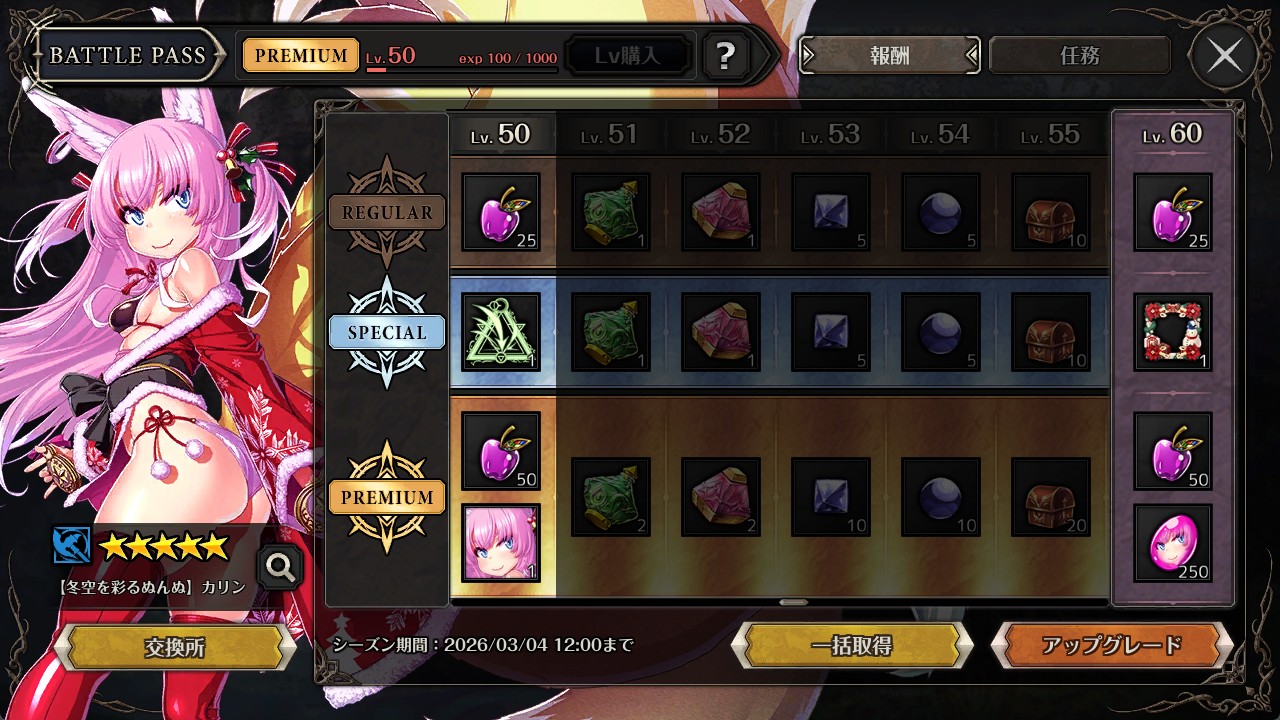Click the Lv. 55 premium treasure chest reward
The height and width of the screenshot is (720, 1280).
1051,497
